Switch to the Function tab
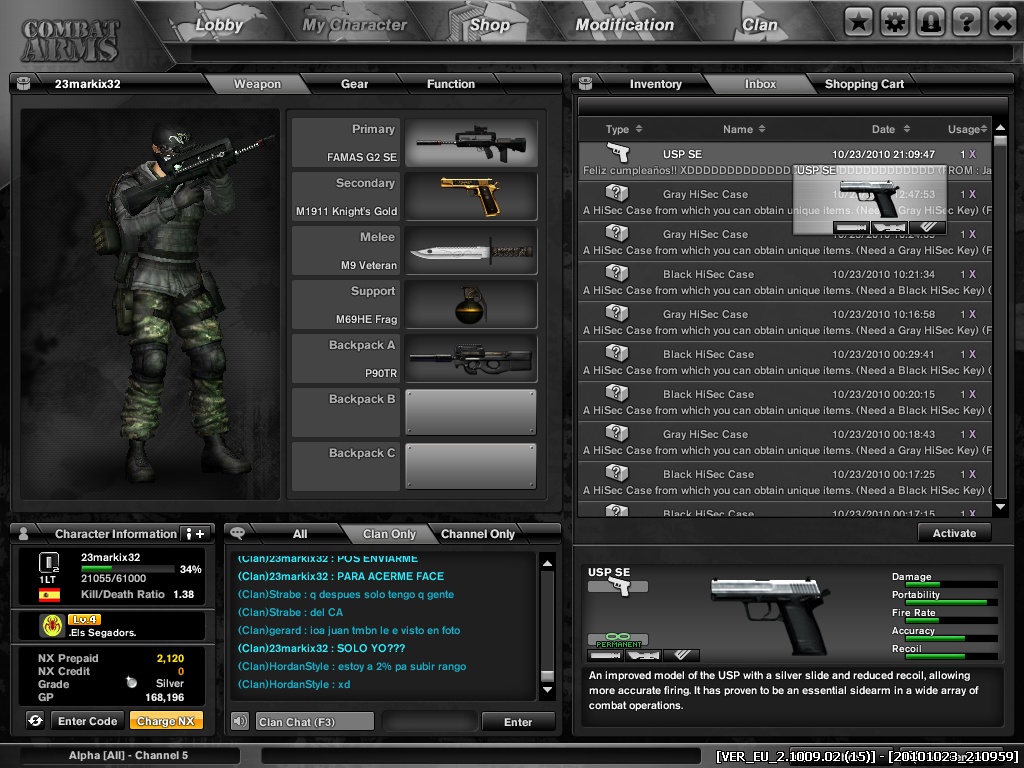1024x768 pixels. (451, 84)
